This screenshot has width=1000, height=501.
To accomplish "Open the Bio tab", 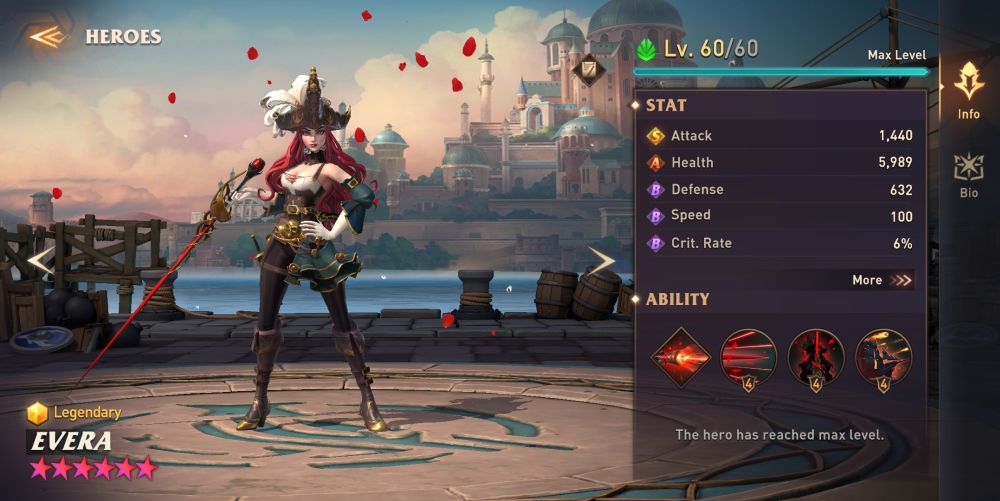I will [968, 175].
